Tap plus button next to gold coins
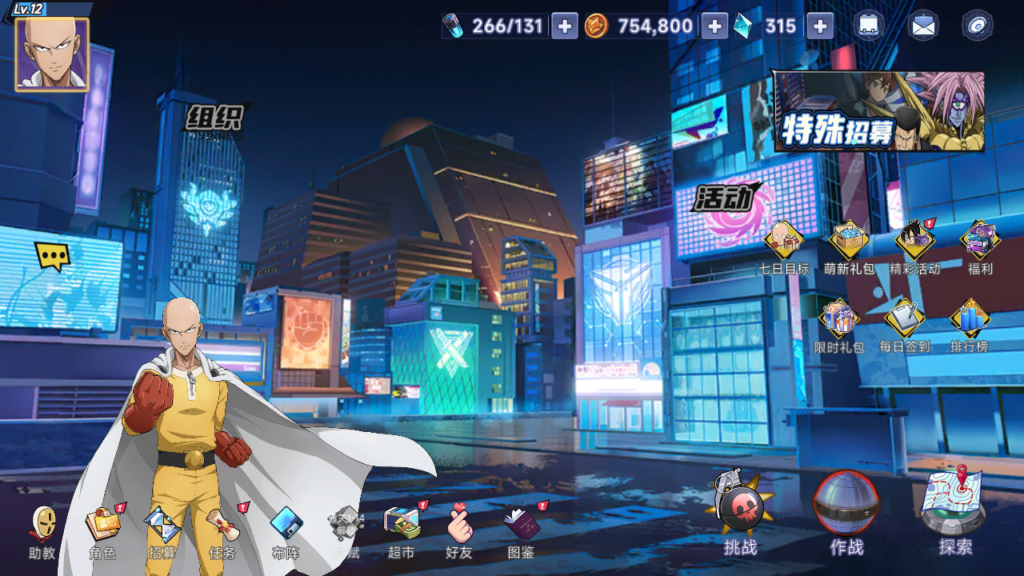The image size is (1024, 576). [x=714, y=27]
